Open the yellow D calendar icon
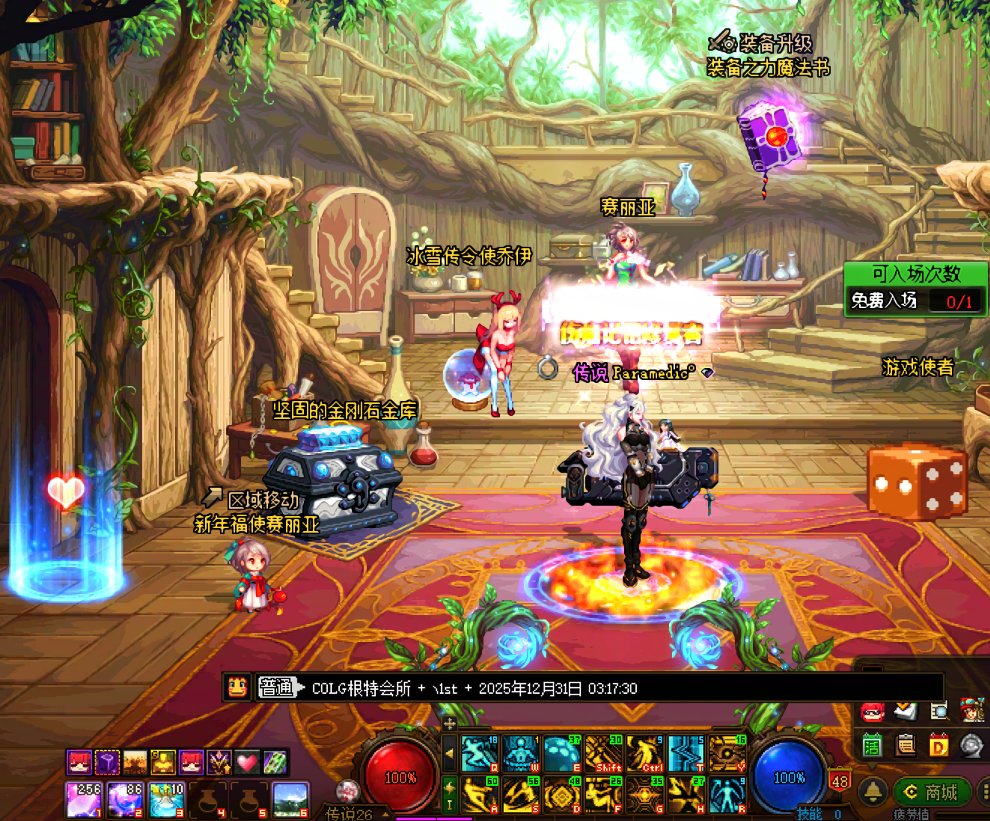This screenshot has height=821, width=990. coord(938,744)
